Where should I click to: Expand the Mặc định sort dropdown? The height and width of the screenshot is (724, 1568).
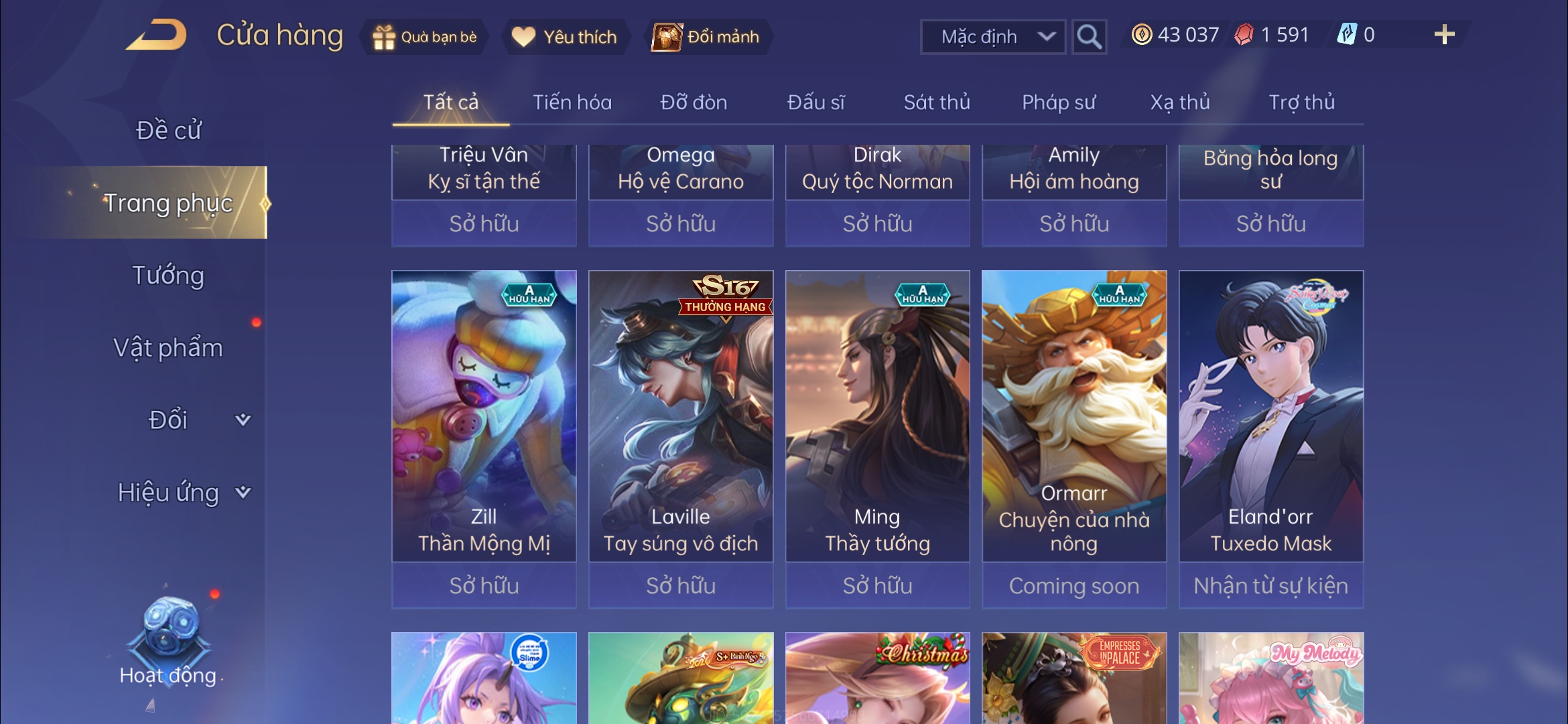[993, 37]
